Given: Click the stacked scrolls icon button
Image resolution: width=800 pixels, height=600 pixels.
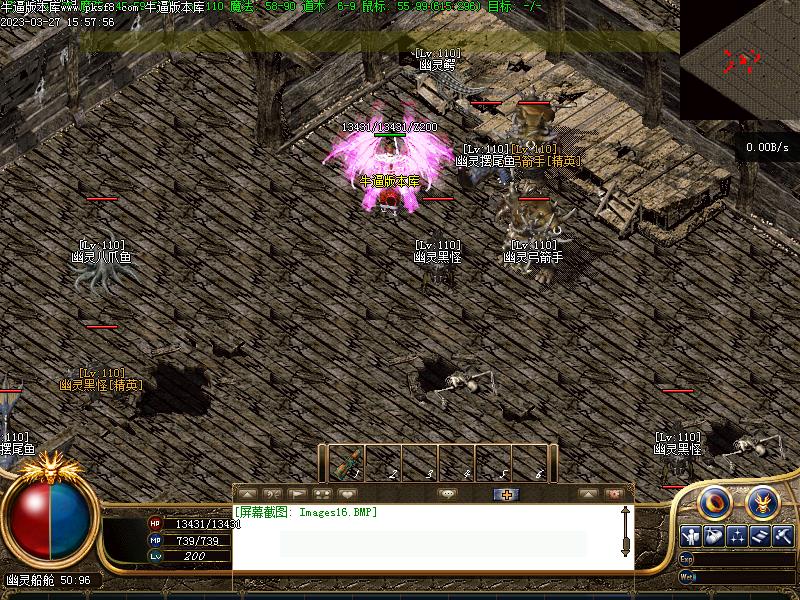Looking at the screenshot, I should [760, 536].
